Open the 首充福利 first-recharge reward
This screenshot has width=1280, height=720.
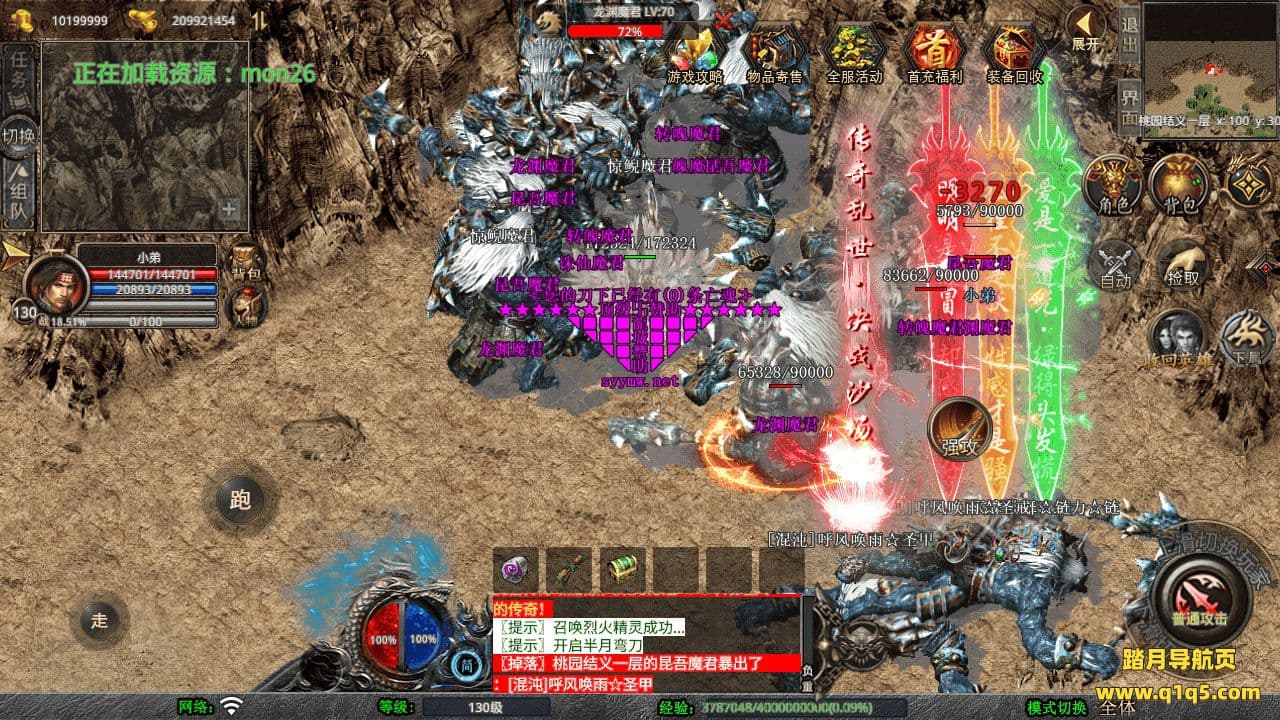tap(933, 50)
